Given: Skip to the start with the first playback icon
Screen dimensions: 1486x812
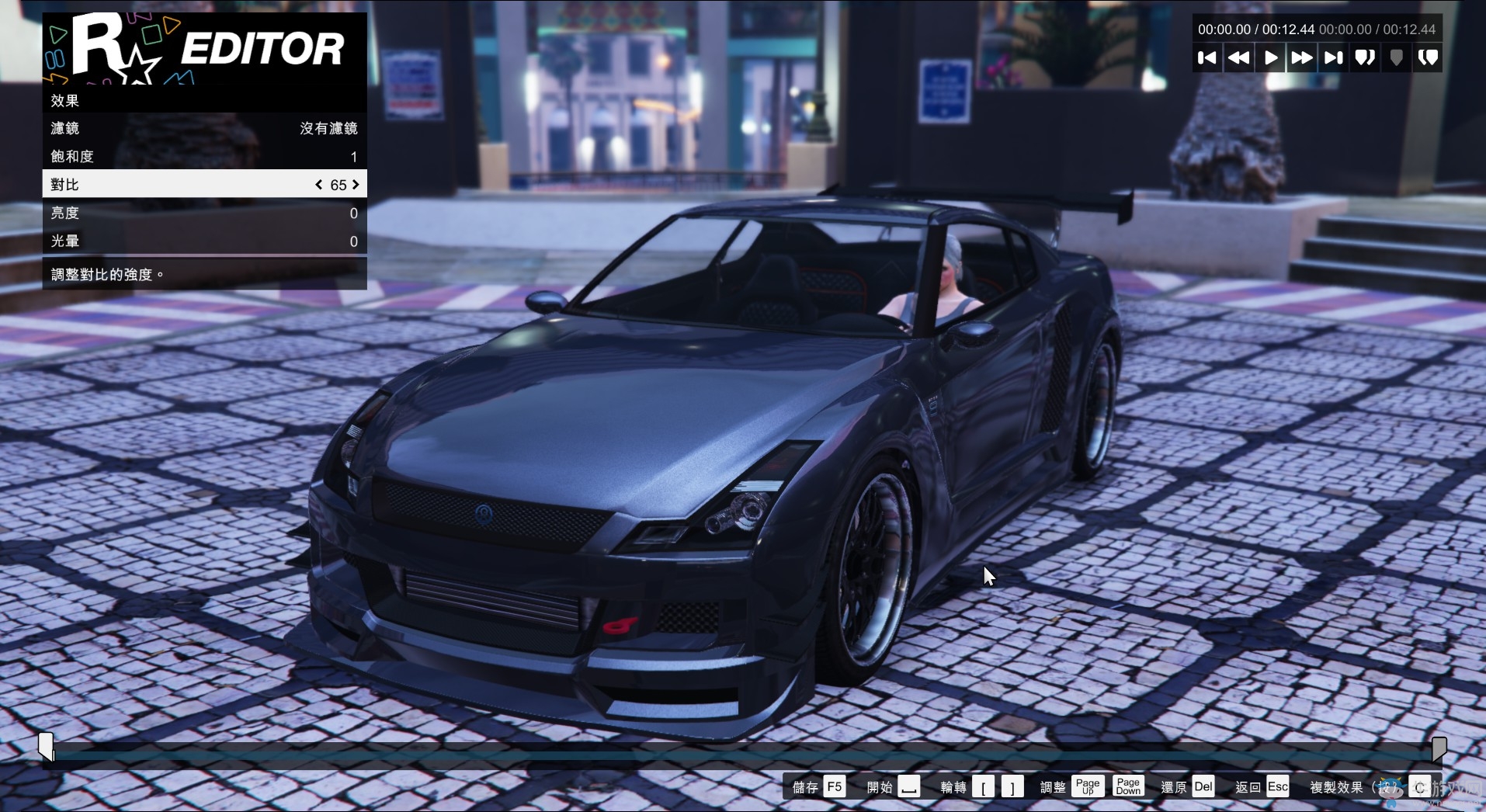Looking at the screenshot, I should tap(1207, 57).
